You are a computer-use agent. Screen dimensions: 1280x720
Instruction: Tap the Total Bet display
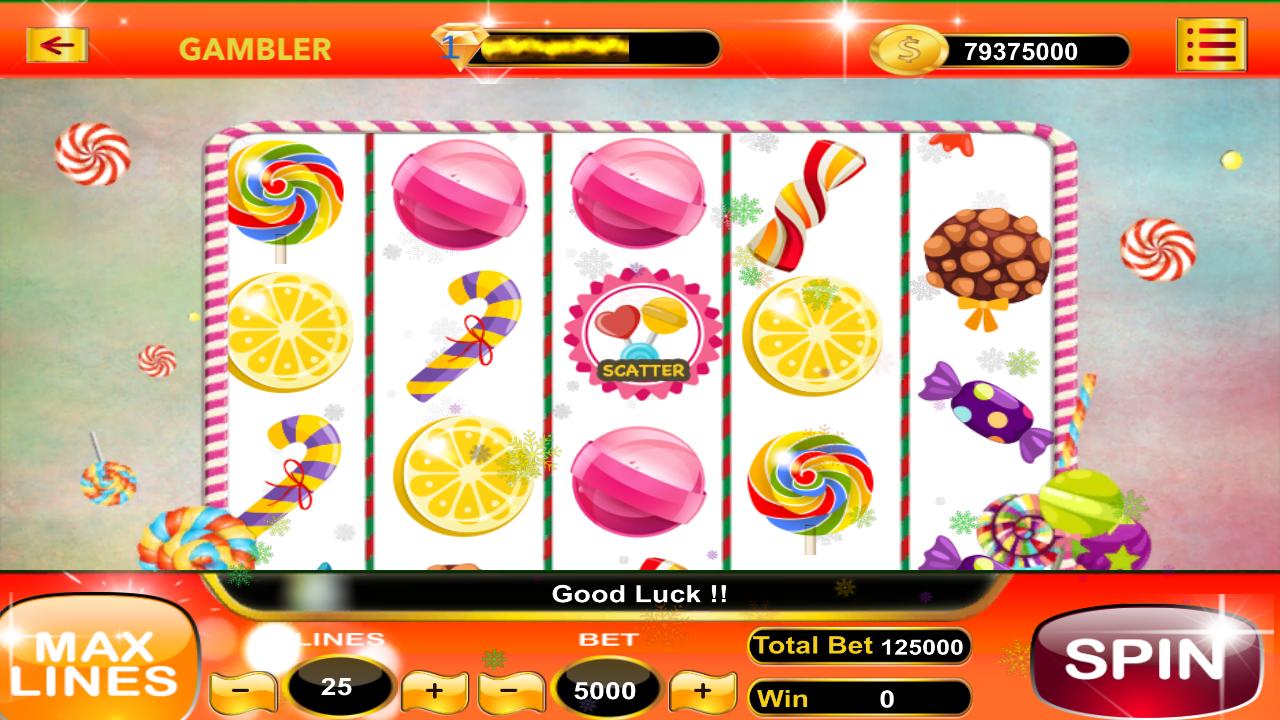click(x=858, y=646)
